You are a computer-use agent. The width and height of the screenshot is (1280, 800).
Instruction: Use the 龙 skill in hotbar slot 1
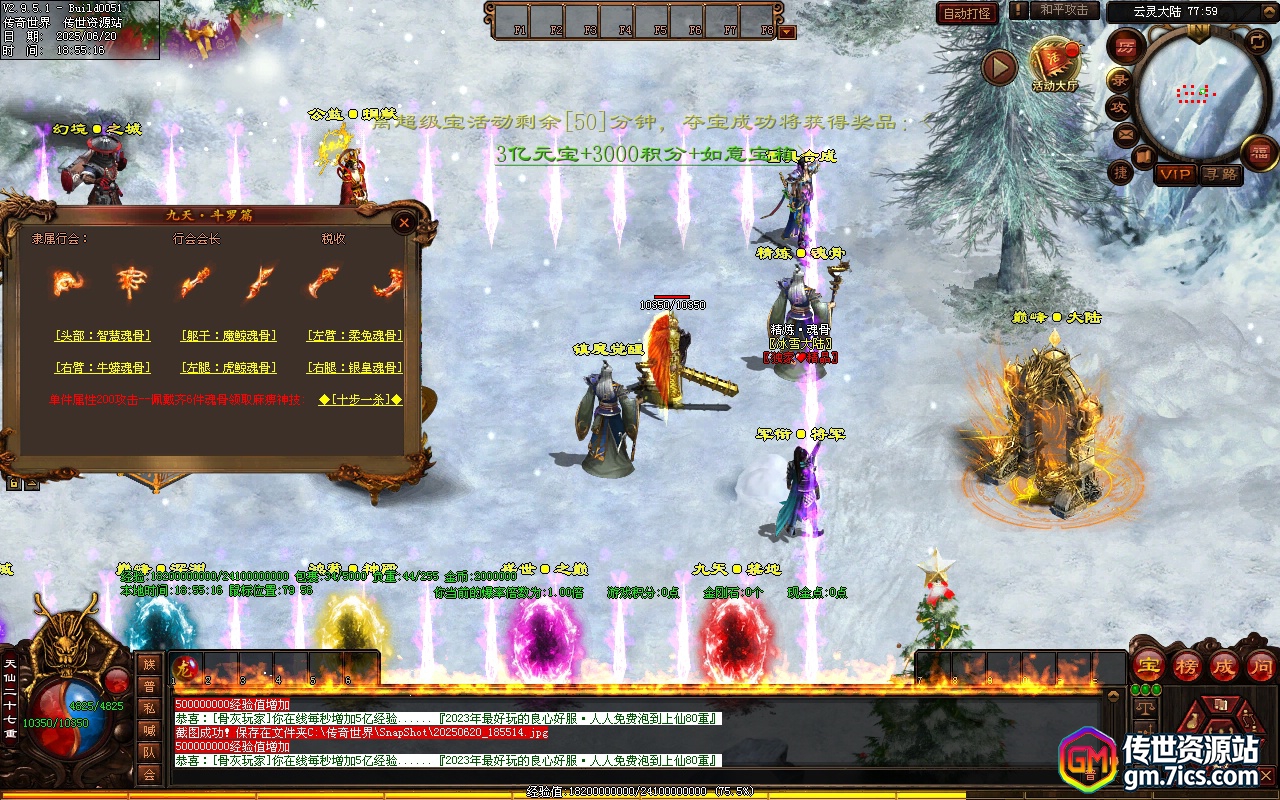(x=185, y=668)
